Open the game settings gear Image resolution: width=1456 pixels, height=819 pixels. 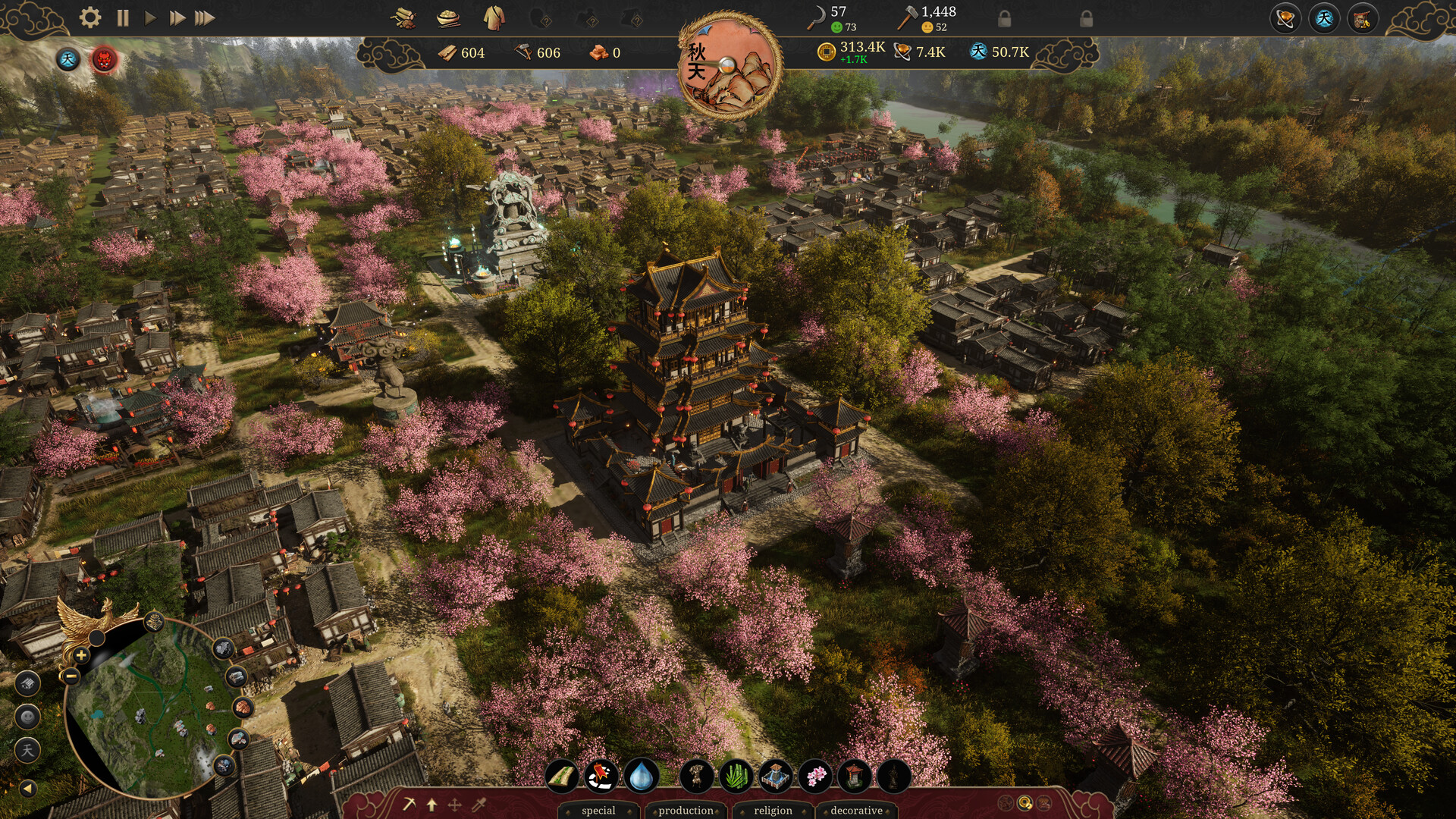[92, 16]
